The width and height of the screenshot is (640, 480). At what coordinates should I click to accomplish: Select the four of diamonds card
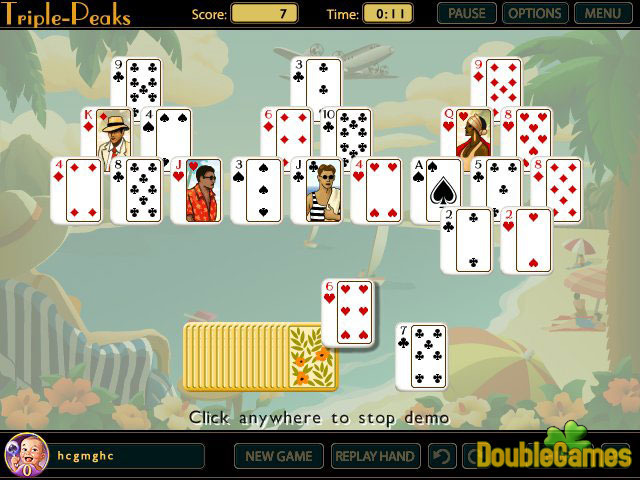point(77,190)
